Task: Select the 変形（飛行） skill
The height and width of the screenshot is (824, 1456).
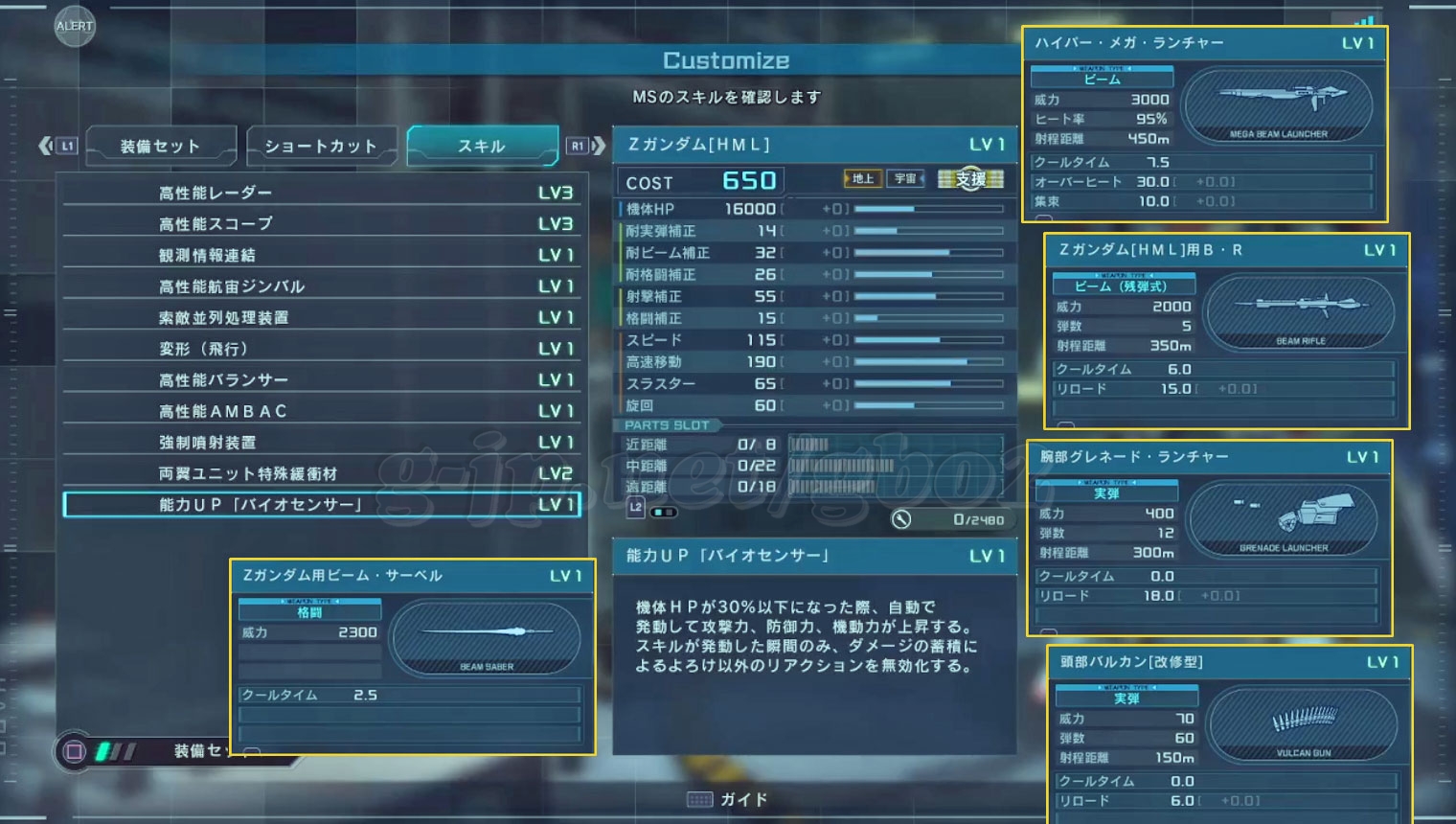Action: (x=322, y=349)
